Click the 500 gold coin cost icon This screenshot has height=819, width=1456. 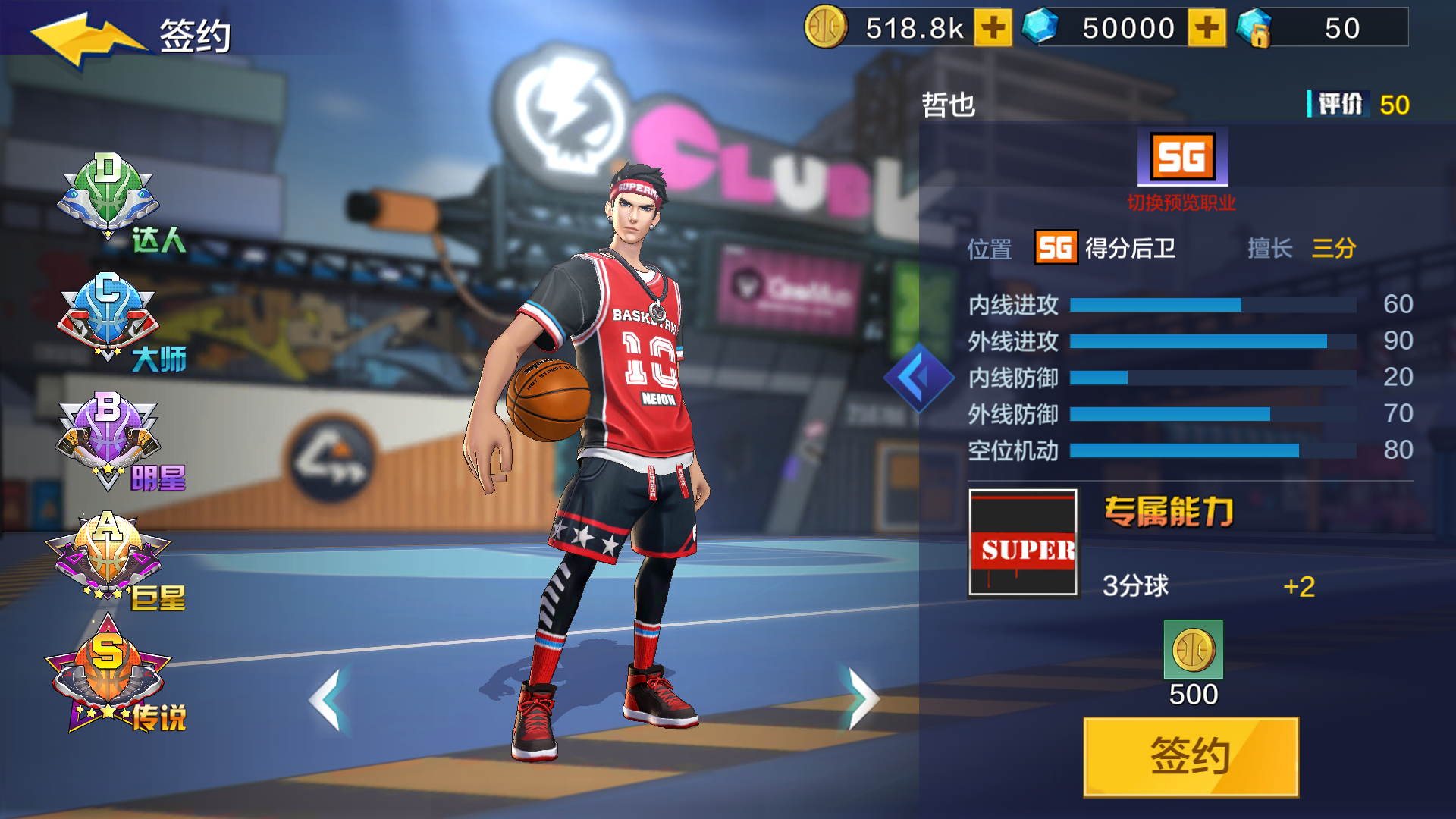click(x=1193, y=650)
